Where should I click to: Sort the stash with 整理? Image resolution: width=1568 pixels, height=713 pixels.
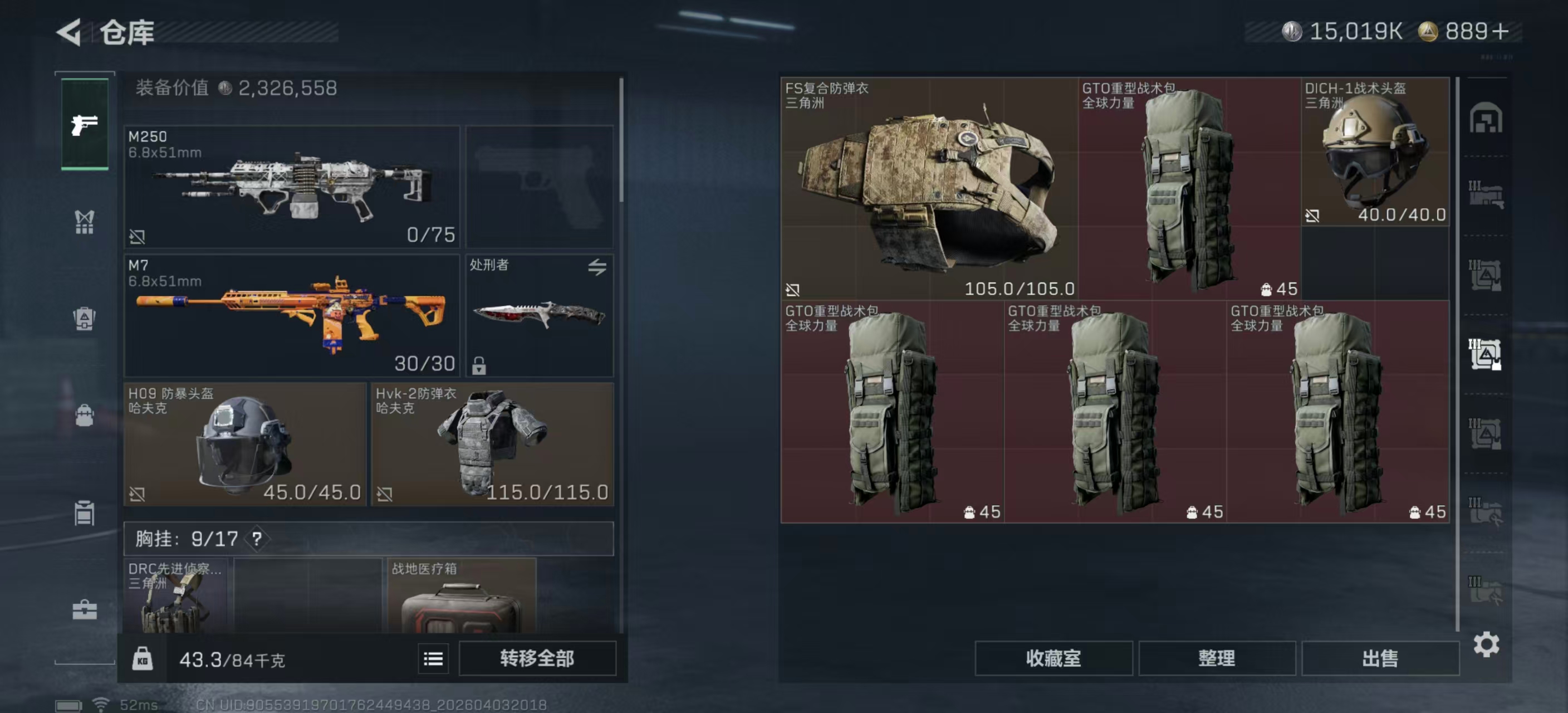point(1216,658)
